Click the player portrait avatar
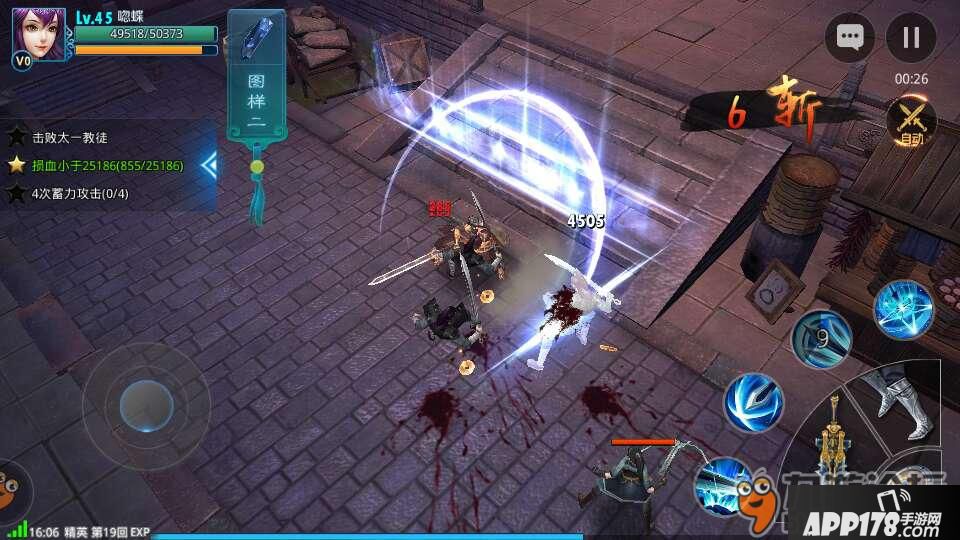 [40, 35]
